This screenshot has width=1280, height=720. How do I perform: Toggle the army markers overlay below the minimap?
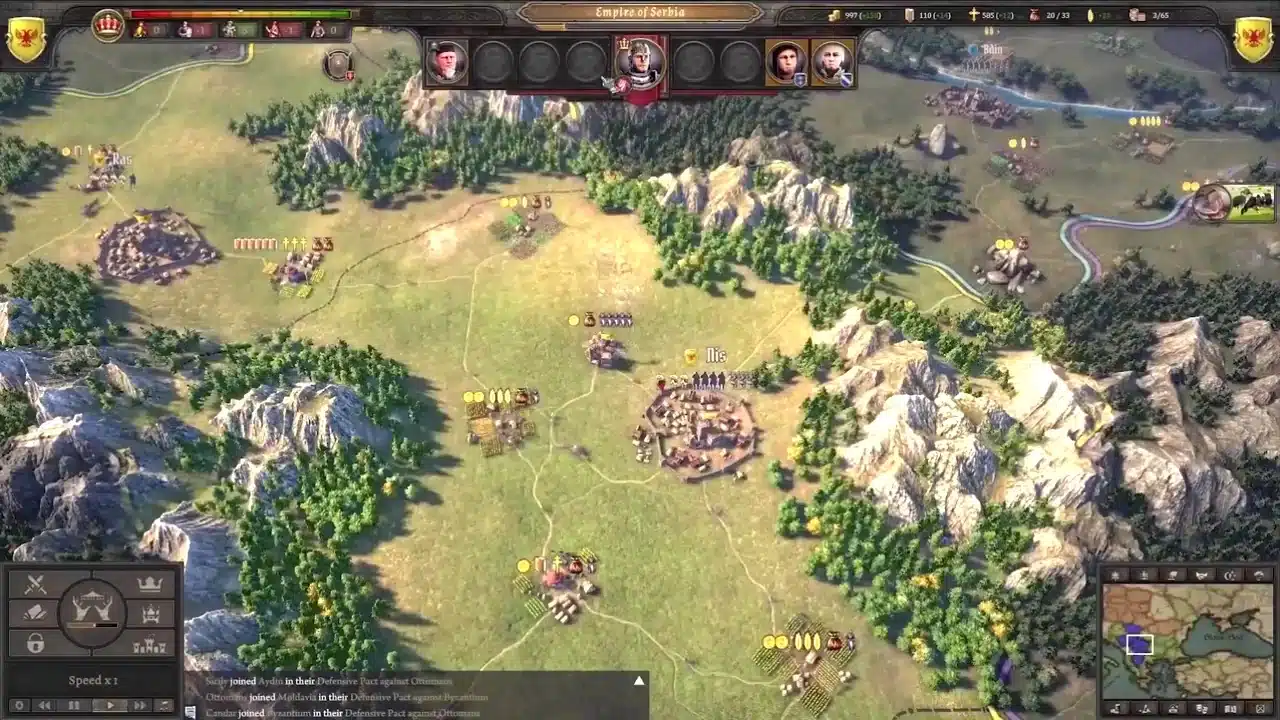pos(1202,707)
